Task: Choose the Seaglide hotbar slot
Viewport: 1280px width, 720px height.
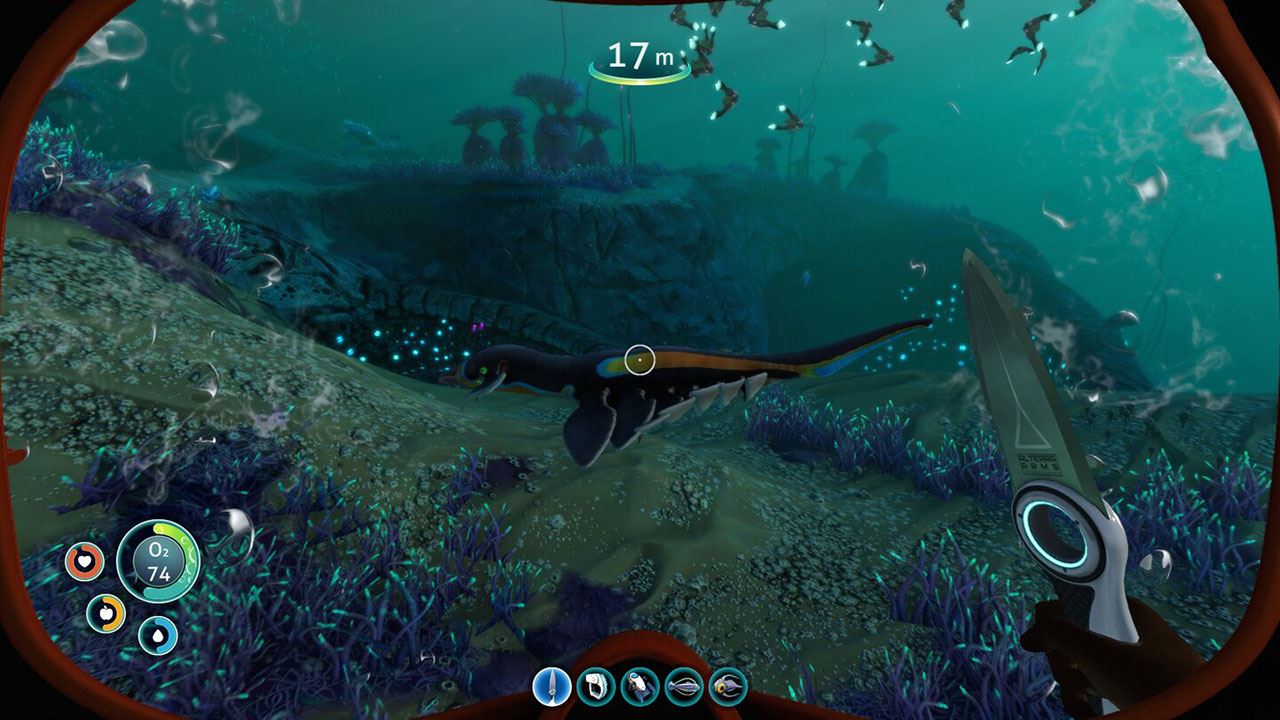Action: [640, 686]
